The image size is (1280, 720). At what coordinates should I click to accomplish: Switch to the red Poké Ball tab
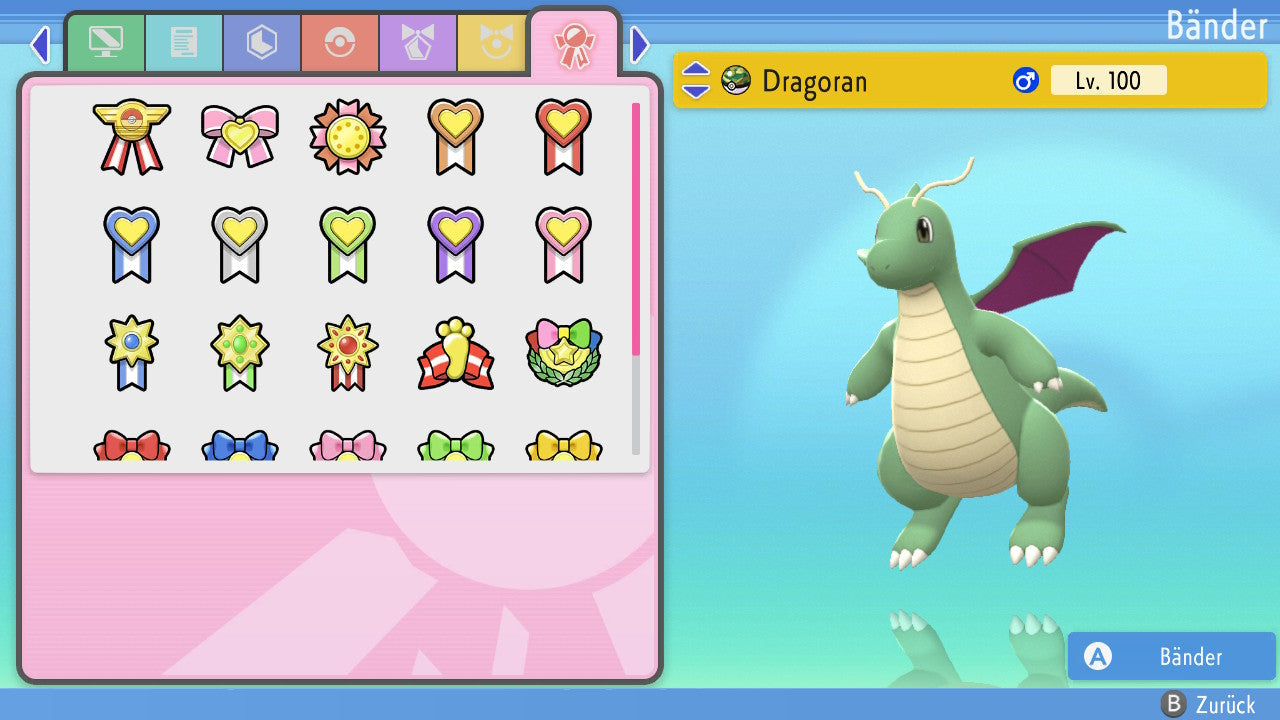tap(339, 43)
